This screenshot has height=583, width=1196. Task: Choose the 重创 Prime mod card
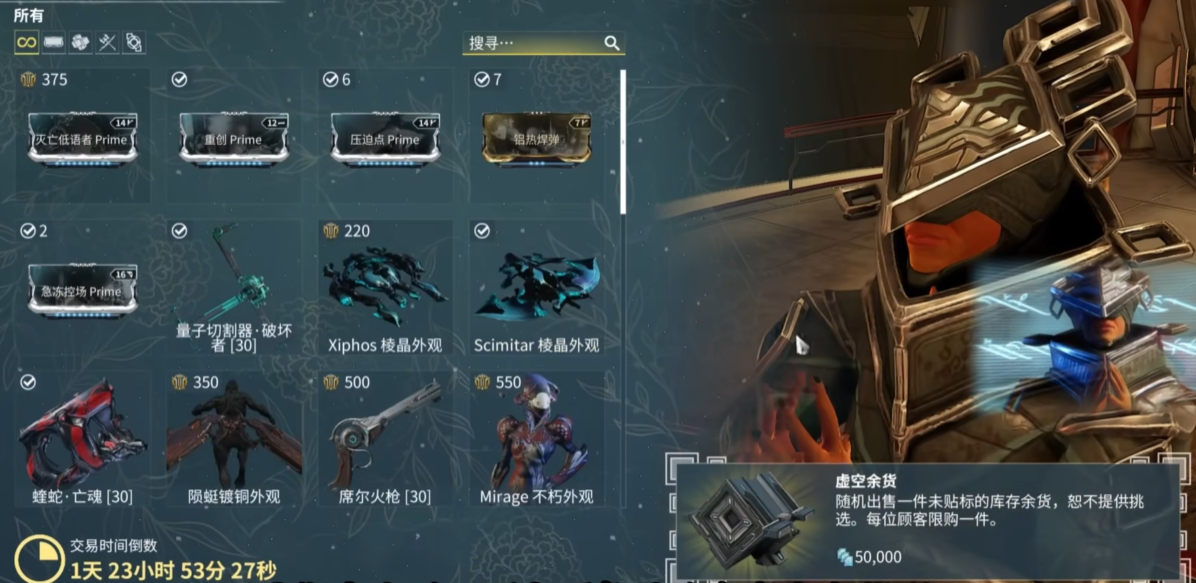pyautogui.click(x=233, y=137)
